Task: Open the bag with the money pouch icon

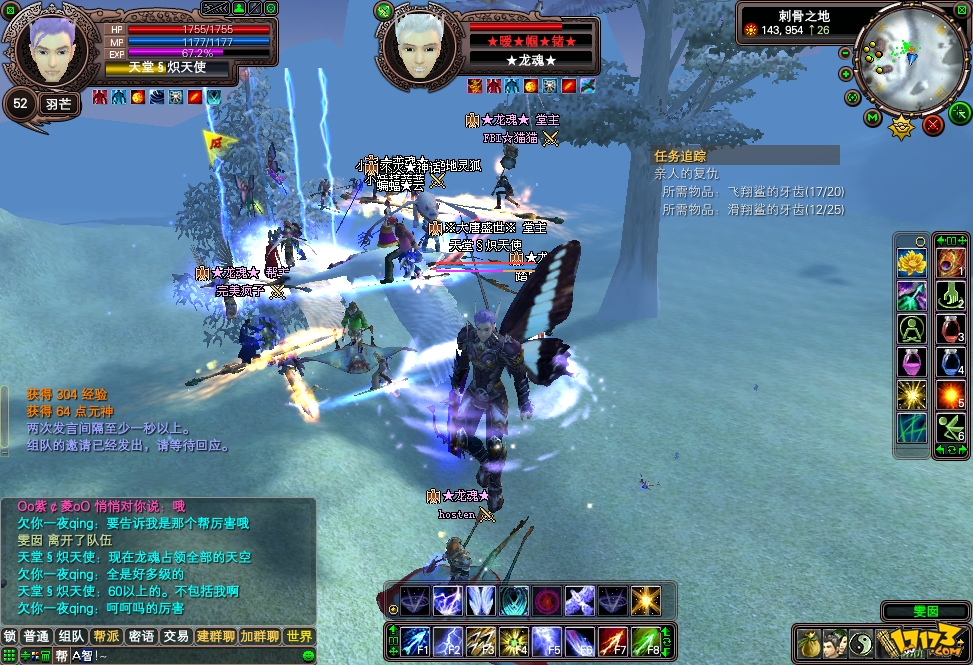Action: click(809, 644)
